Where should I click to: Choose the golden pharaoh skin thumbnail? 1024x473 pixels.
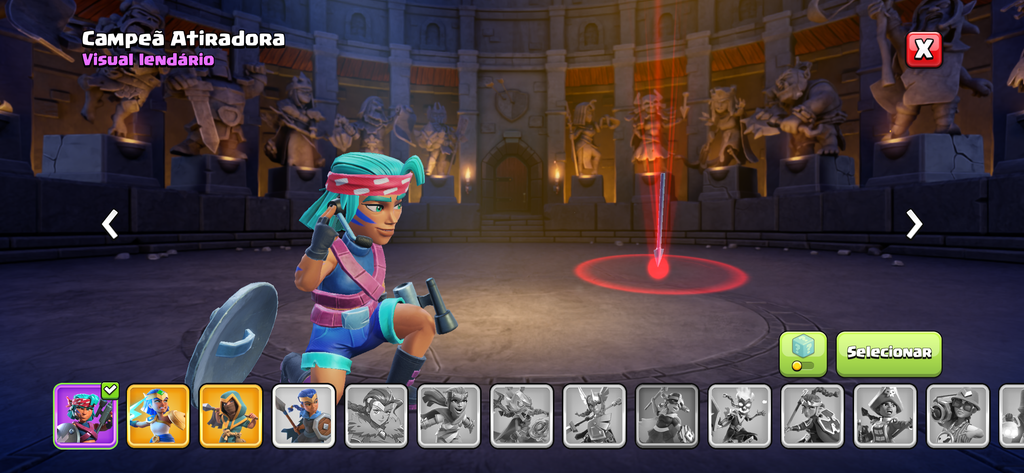158,415
